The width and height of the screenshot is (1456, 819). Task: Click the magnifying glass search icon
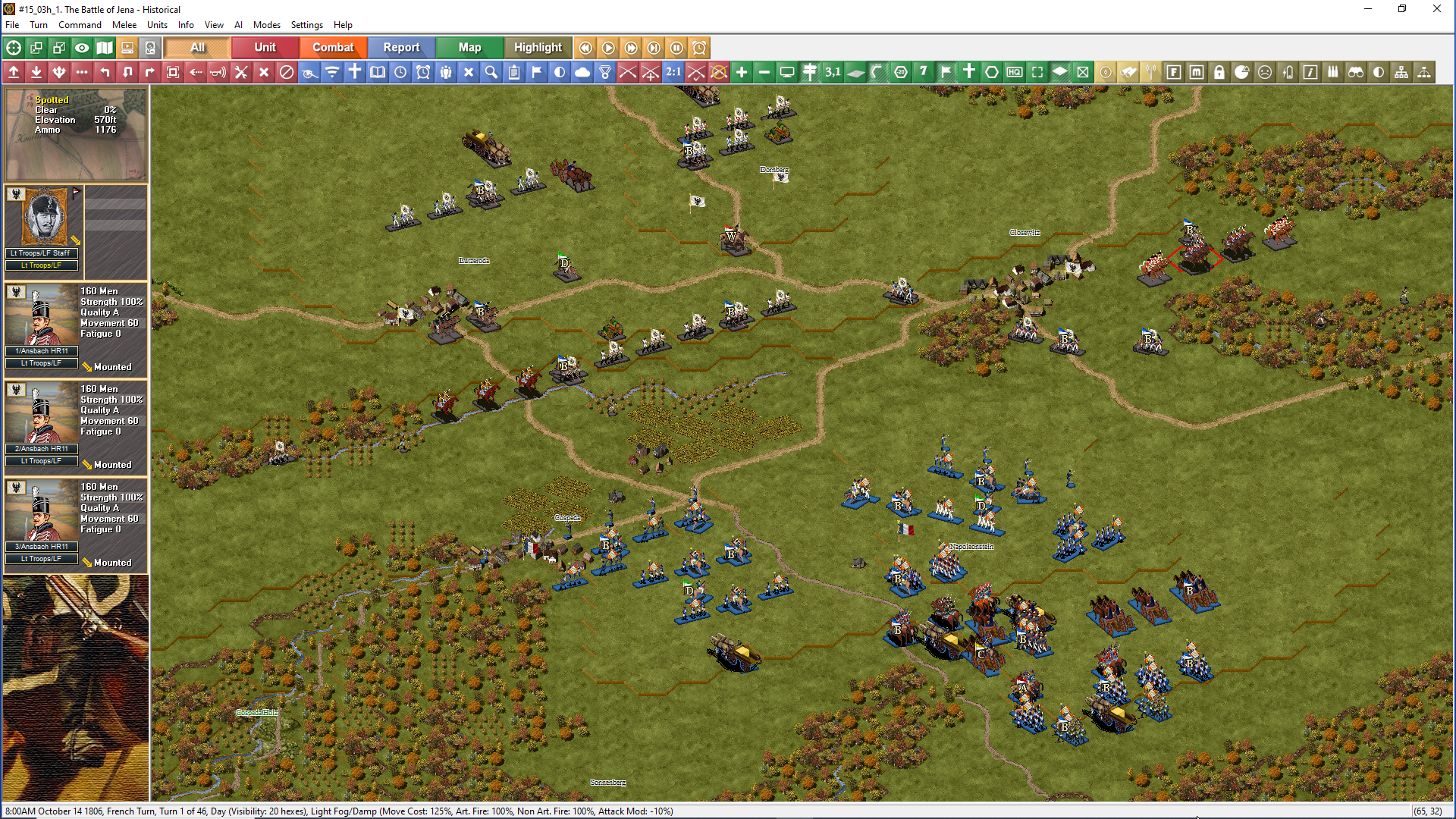coord(491,72)
